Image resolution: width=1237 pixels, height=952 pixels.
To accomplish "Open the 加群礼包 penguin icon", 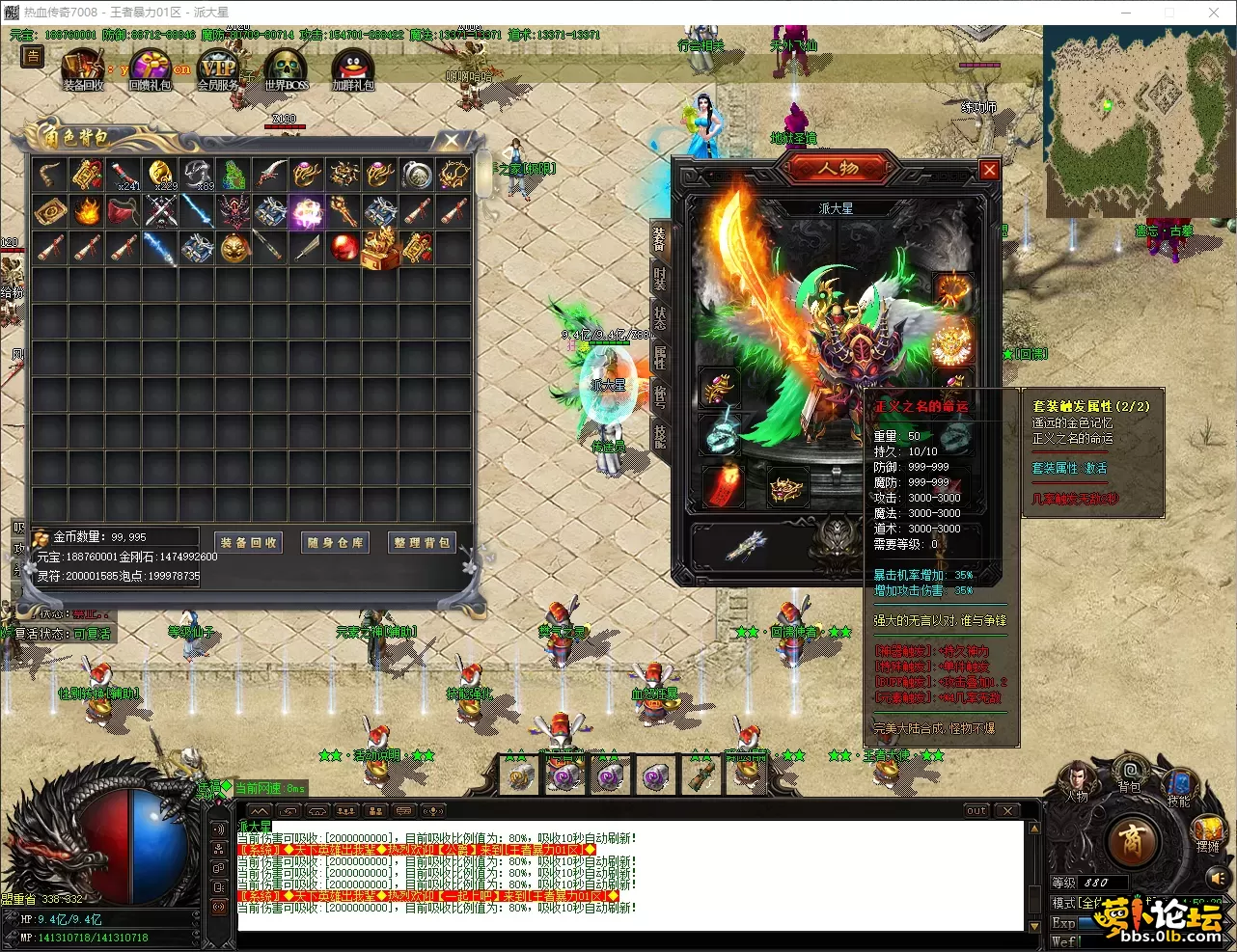I will [x=352, y=69].
